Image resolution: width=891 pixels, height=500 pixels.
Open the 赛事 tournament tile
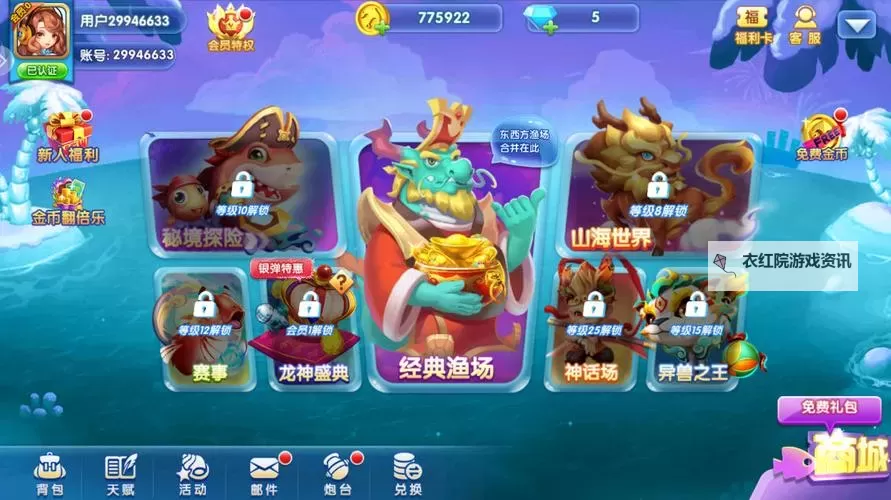201,330
